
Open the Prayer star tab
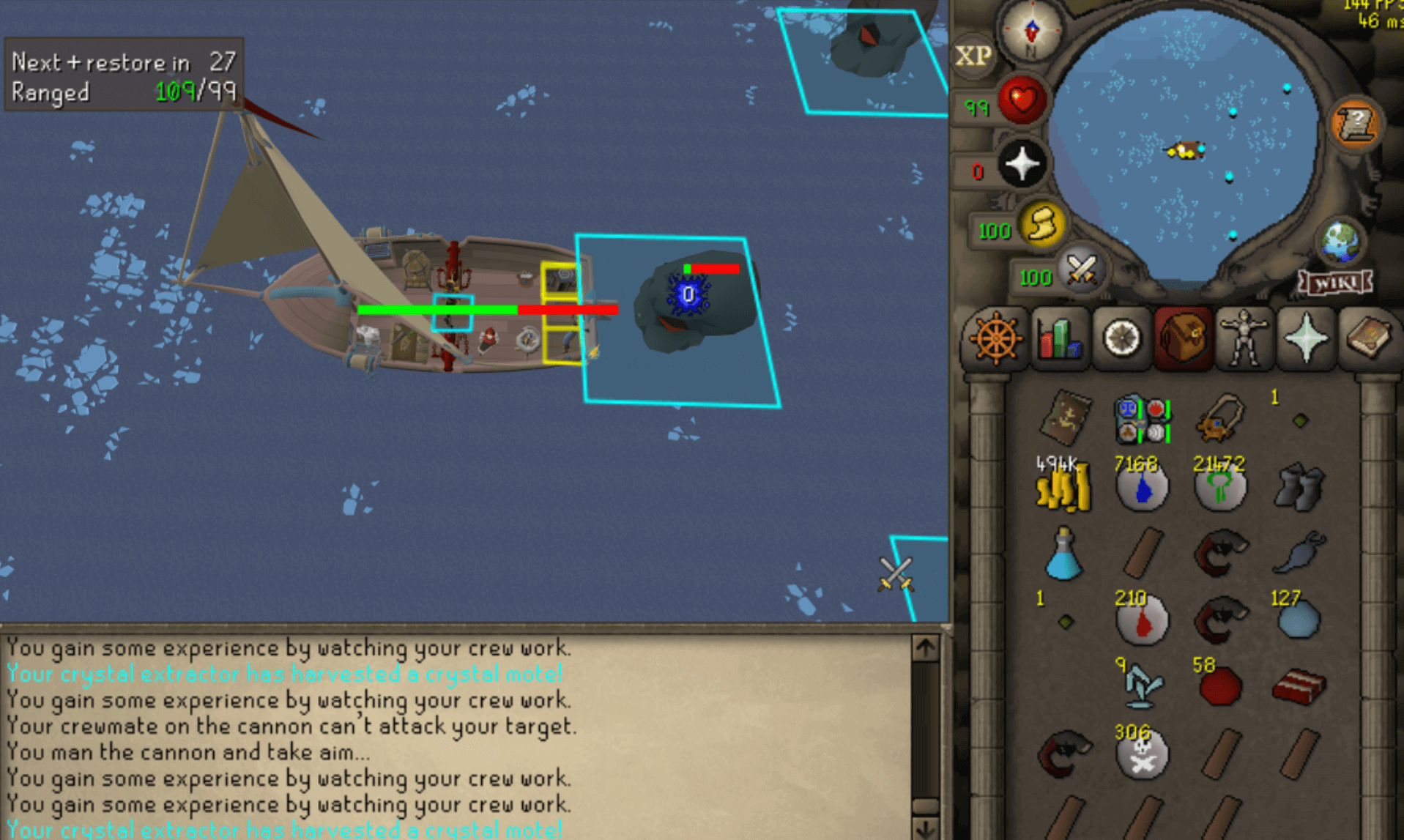(1306, 339)
